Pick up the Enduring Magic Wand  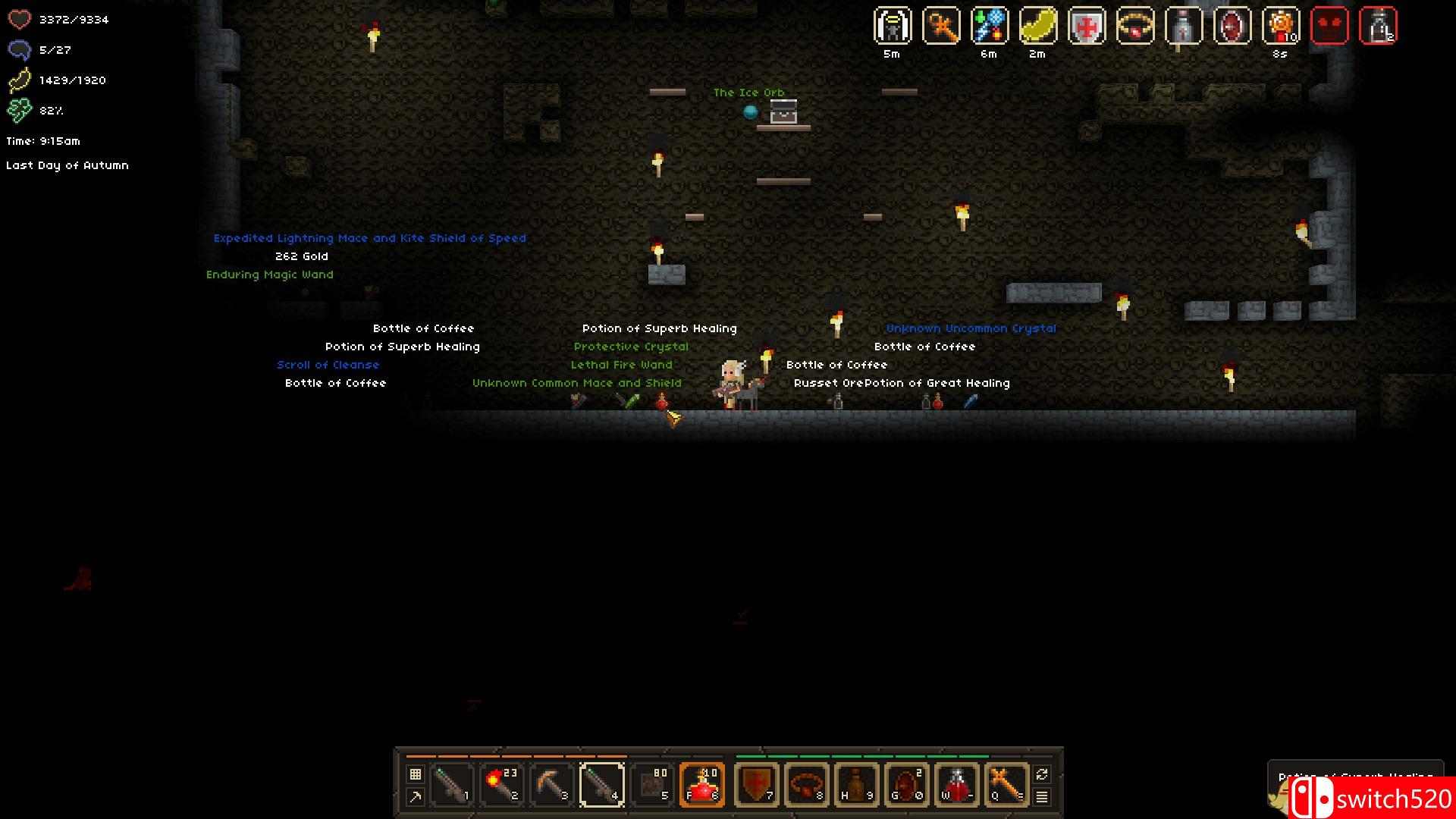click(x=270, y=274)
